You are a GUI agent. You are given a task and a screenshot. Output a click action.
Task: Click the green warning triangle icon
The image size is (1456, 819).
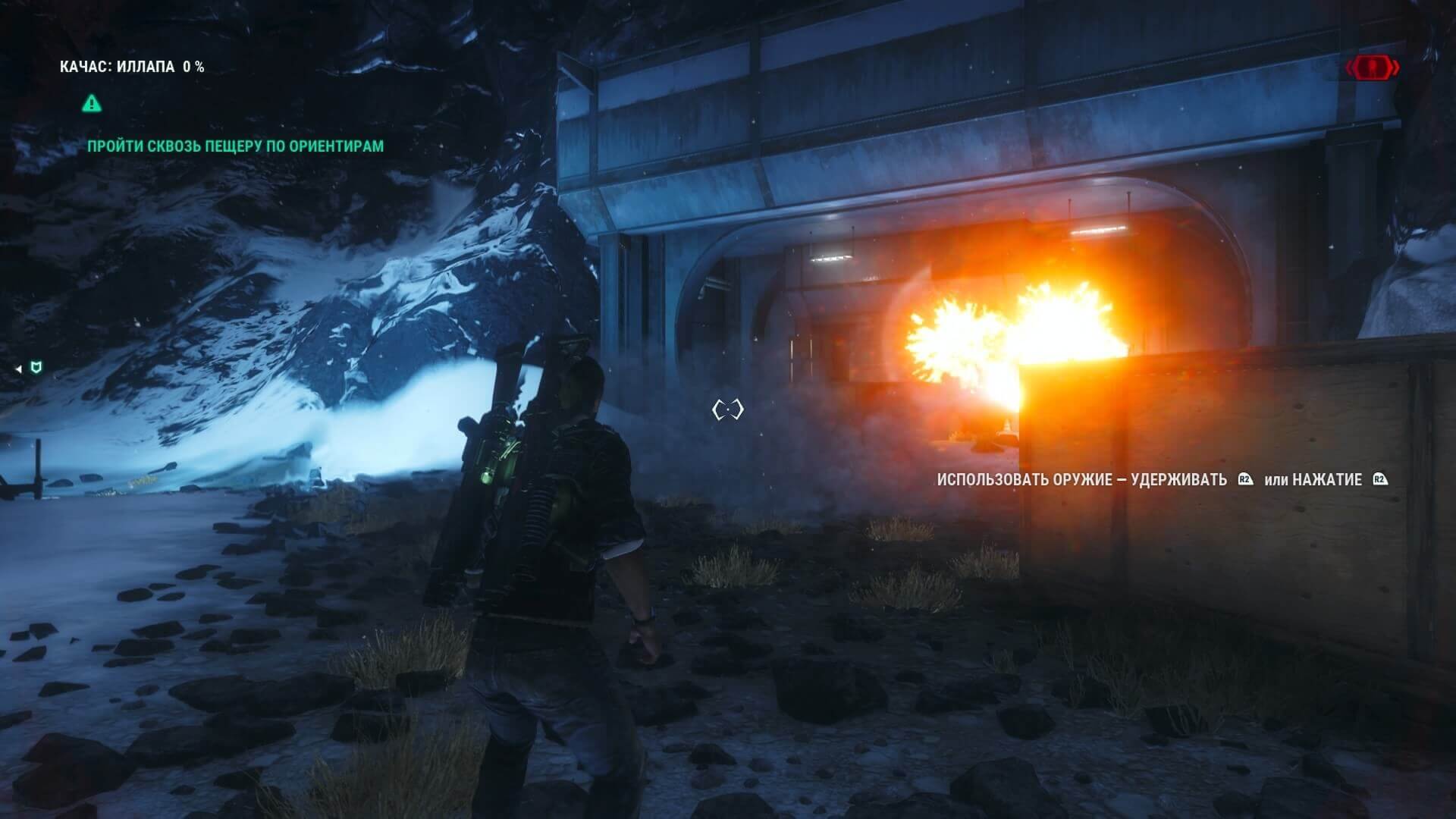point(92,103)
